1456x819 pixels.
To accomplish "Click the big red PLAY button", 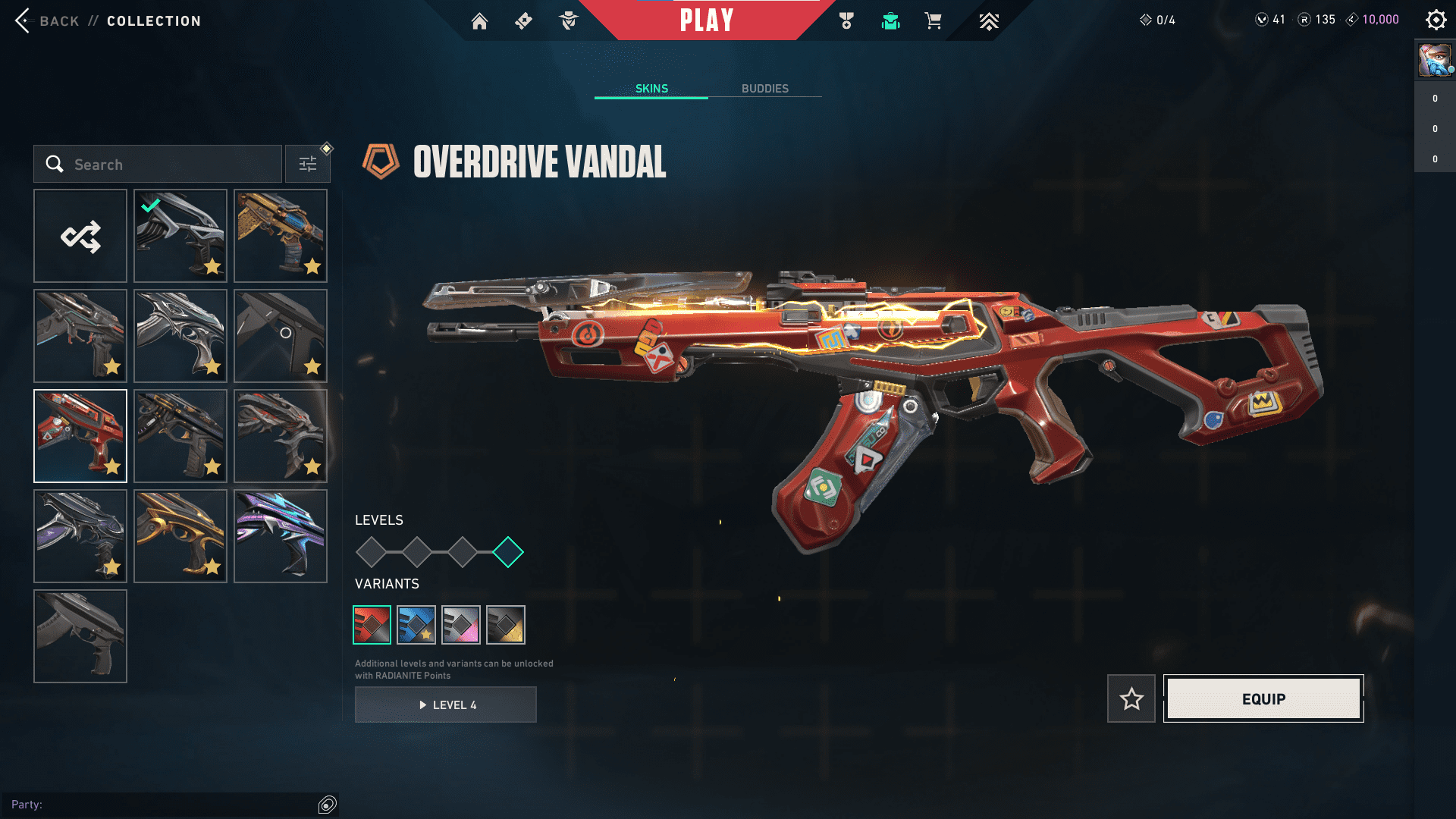I will 706,20.
